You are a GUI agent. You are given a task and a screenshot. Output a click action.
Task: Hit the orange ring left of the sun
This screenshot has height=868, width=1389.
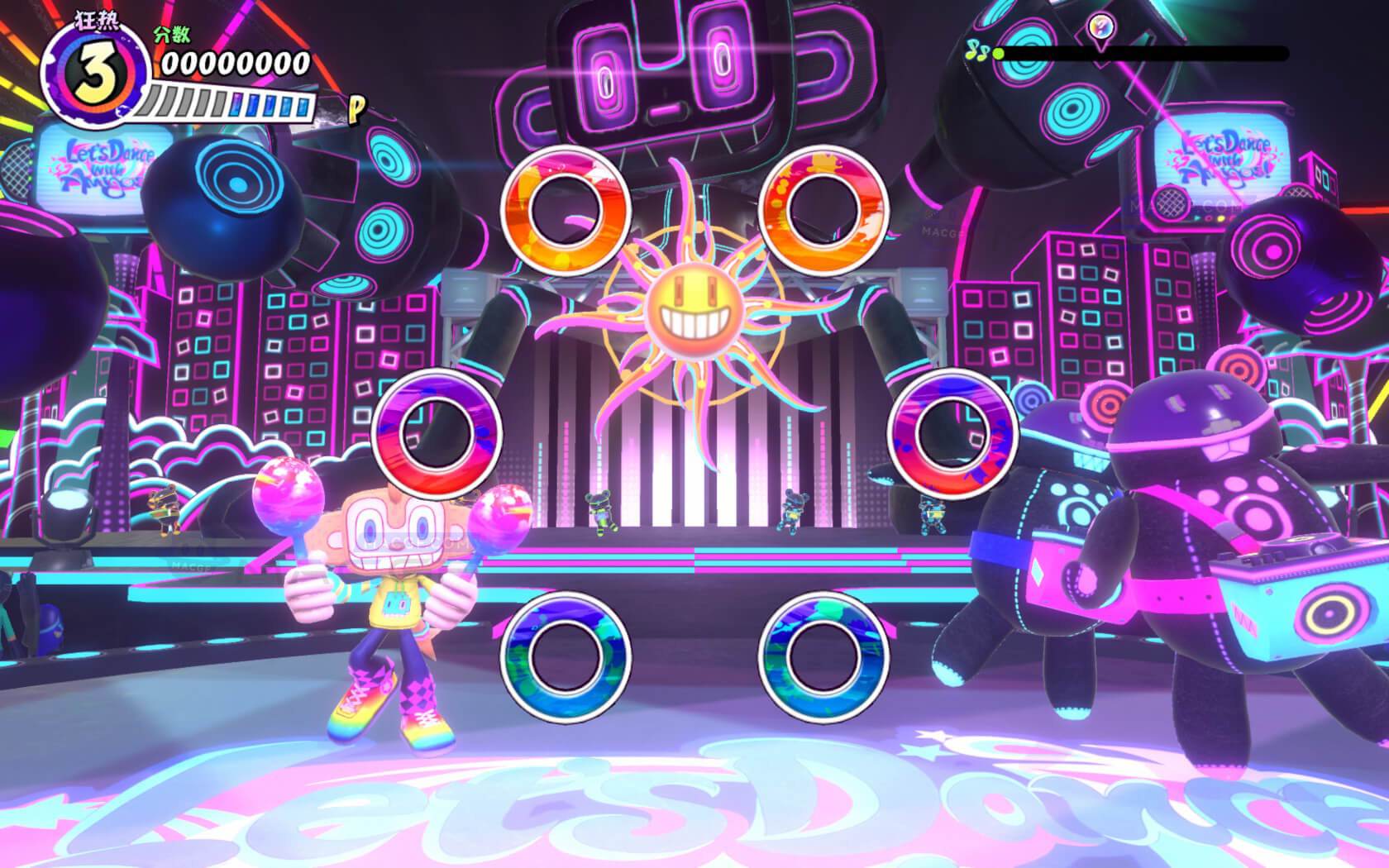(x=566, y=210)
